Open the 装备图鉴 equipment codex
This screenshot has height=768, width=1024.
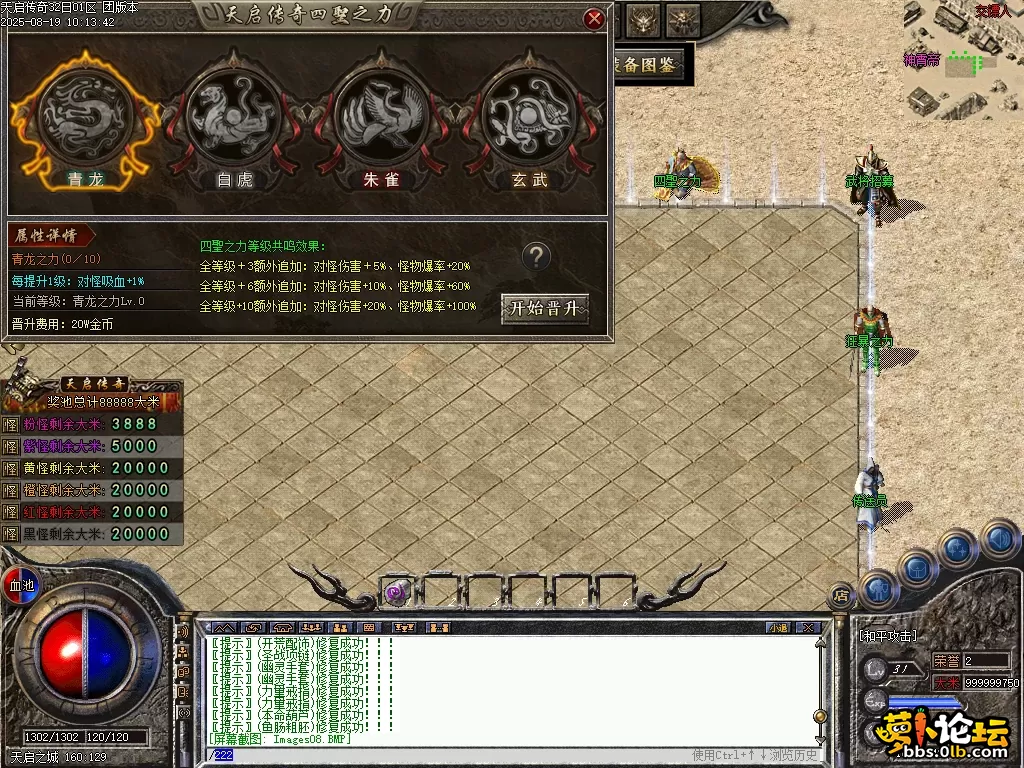(648, 66)
